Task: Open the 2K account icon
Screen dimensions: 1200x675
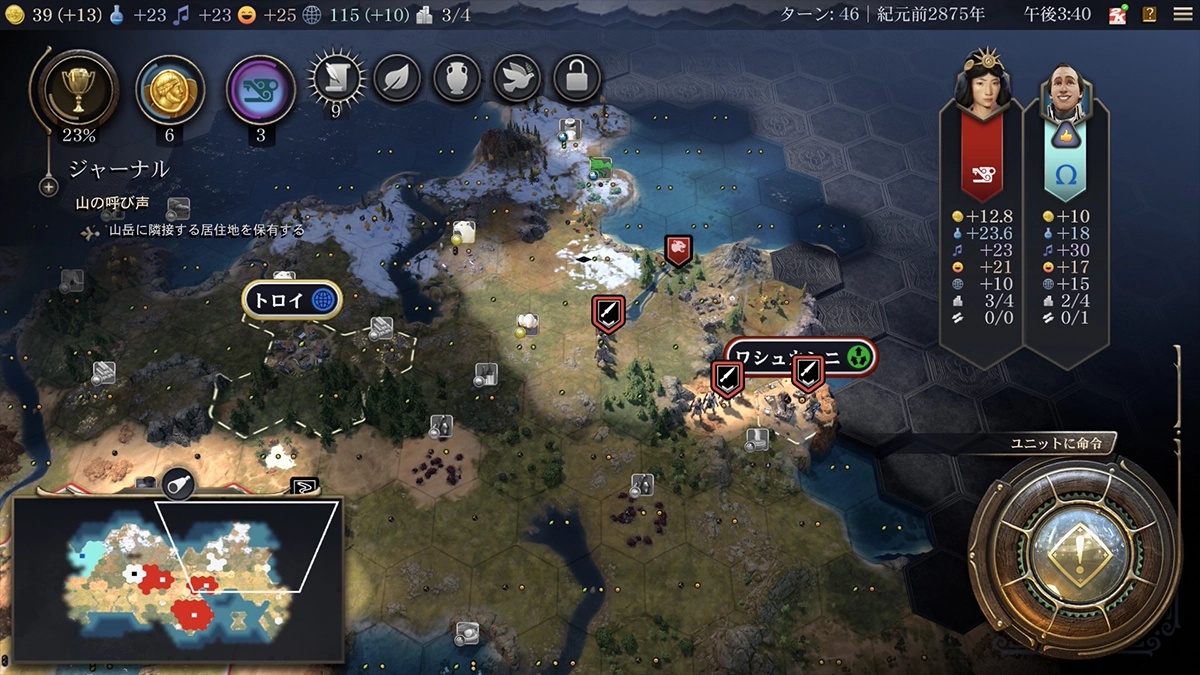Action: [1119, 14]
